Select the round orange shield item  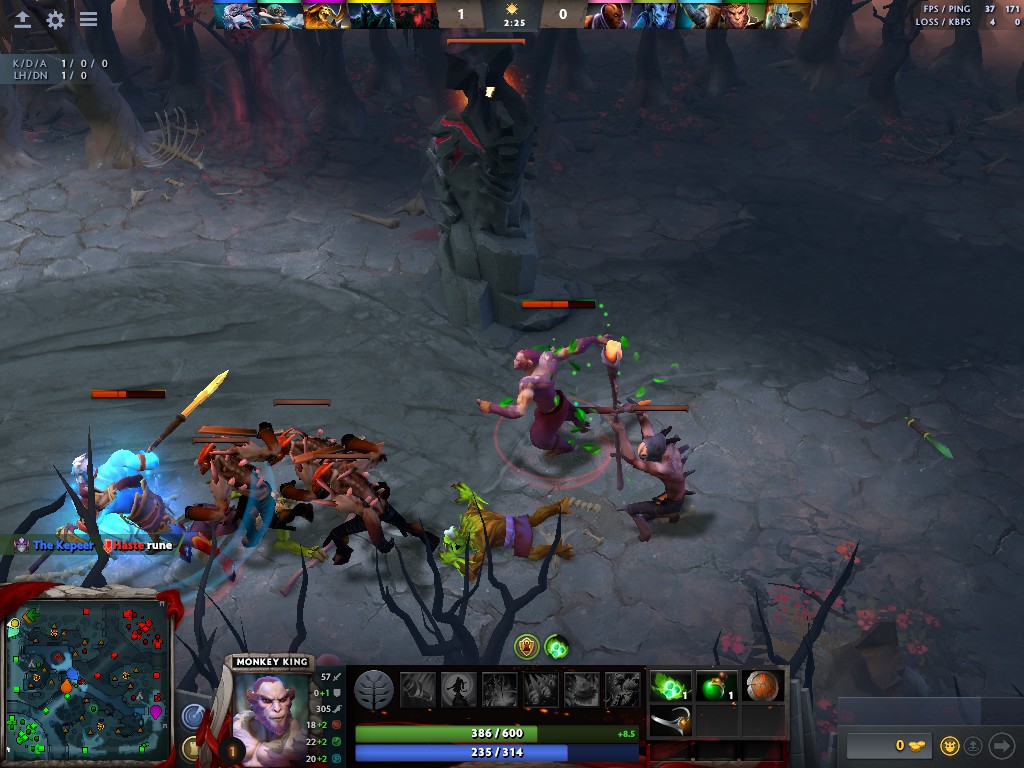[x=762, y=687]
